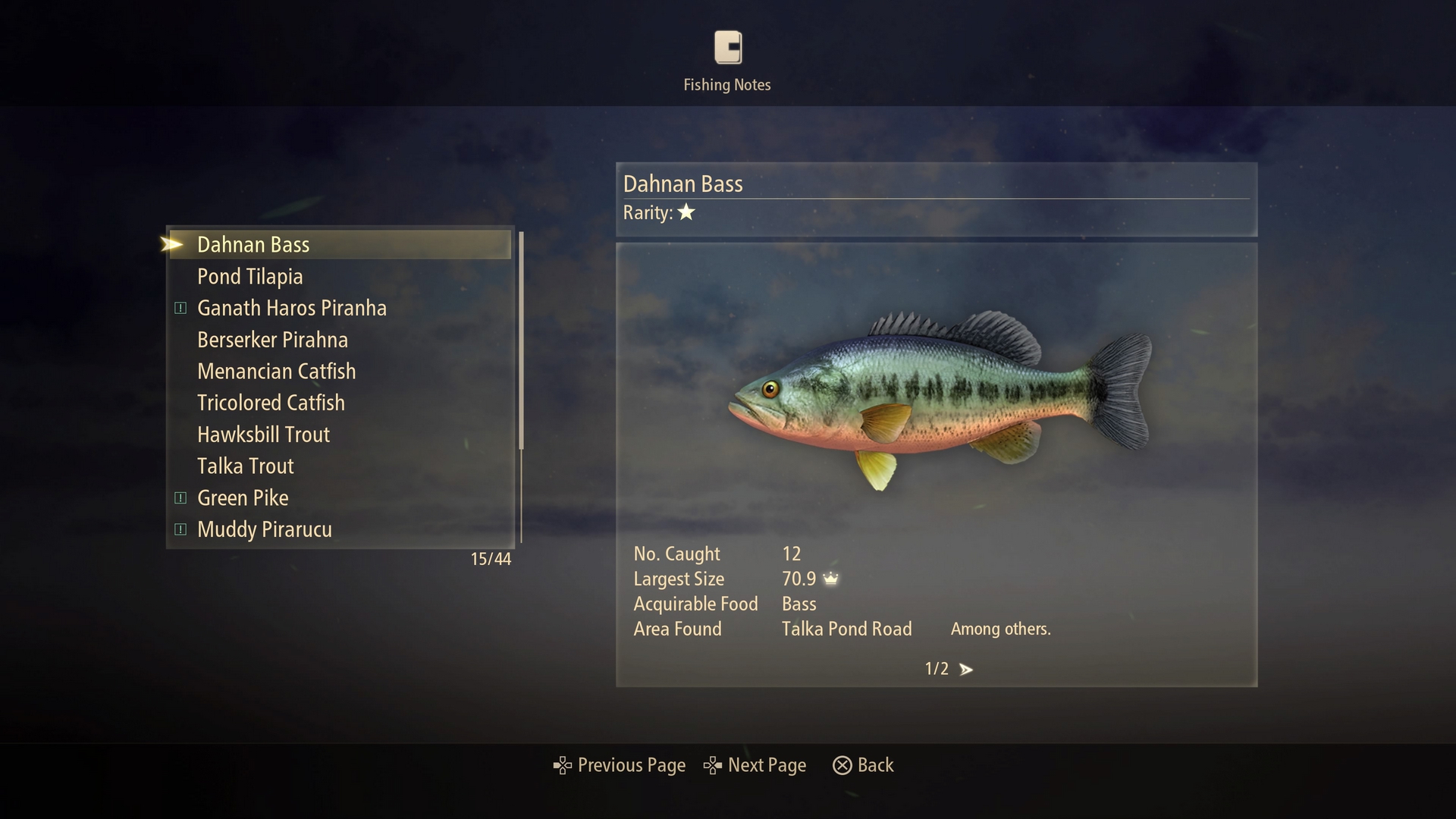Click the Next Page button
This screenshot has height=819, width=1456.
767,765
